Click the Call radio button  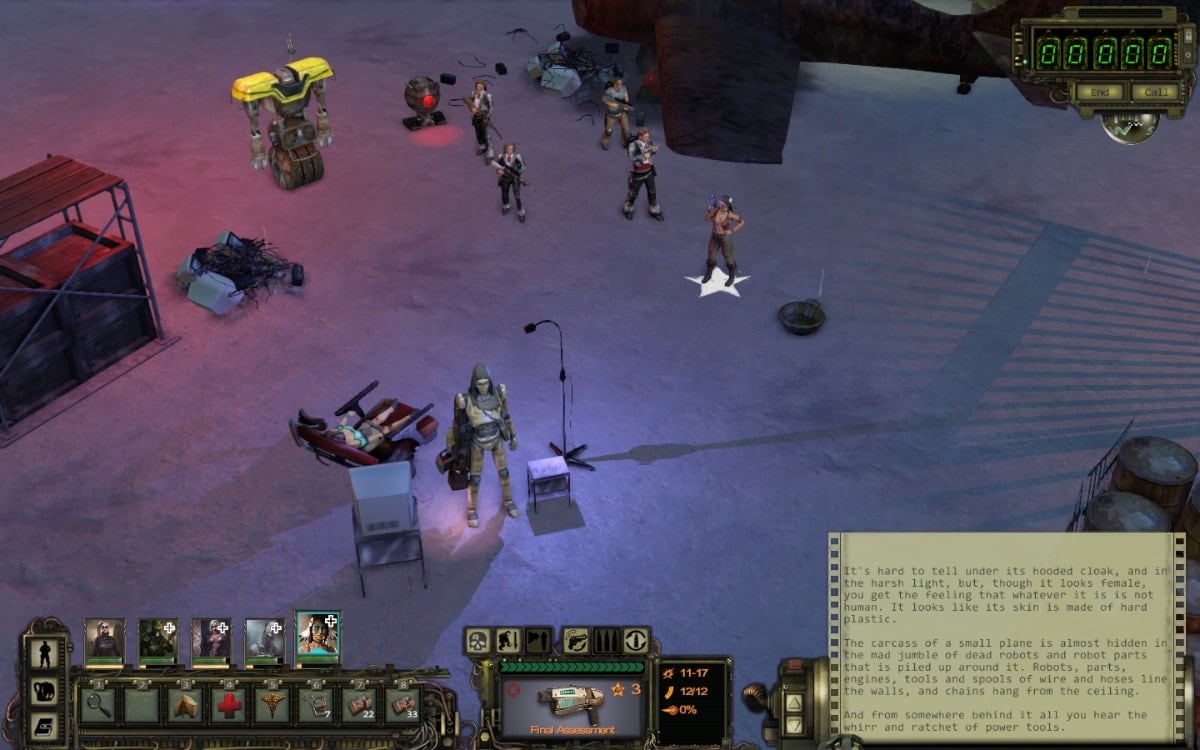tap(1155, 92)
